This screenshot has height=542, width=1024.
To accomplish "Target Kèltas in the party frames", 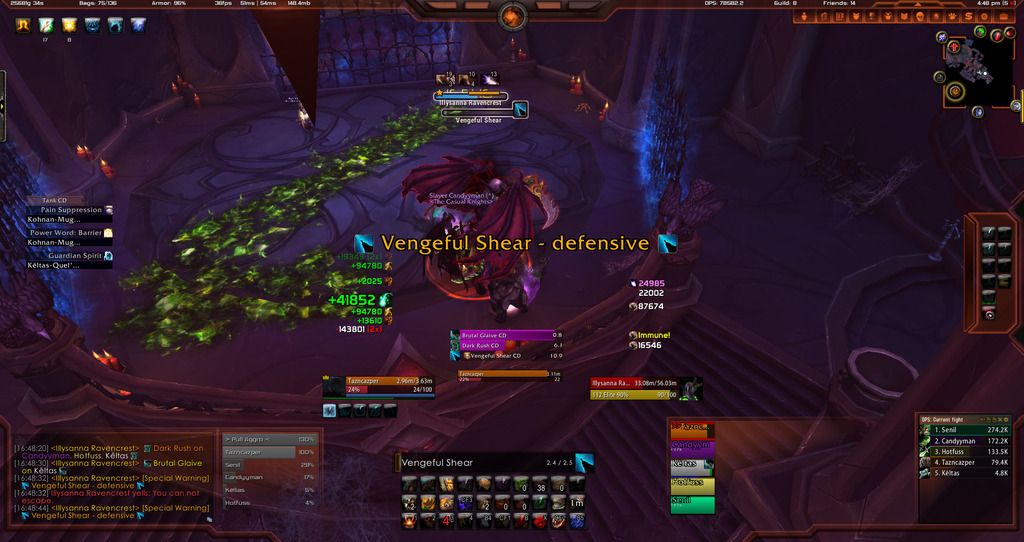I will pos(693,464).
